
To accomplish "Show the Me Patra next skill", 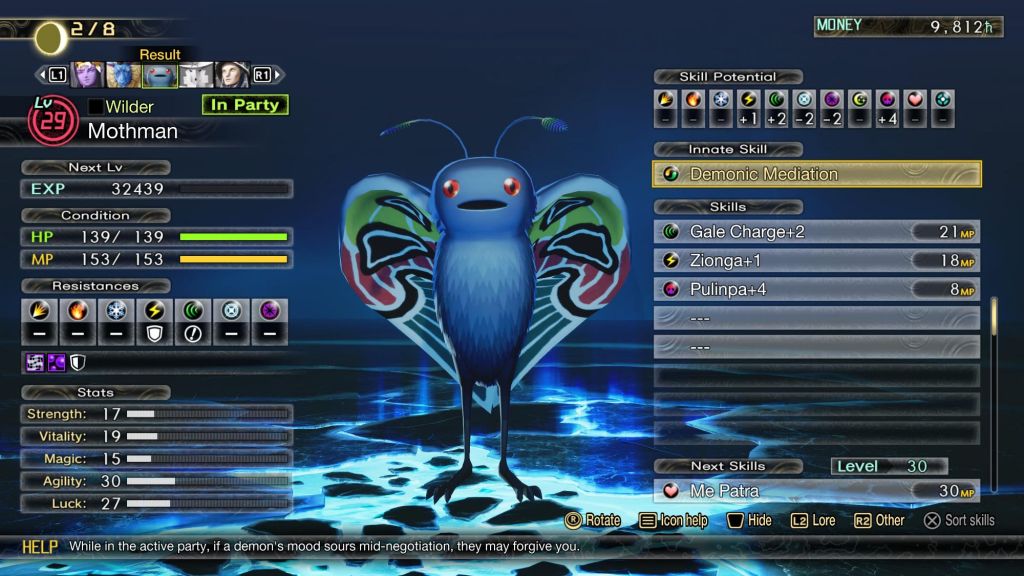I will [817, 491].
